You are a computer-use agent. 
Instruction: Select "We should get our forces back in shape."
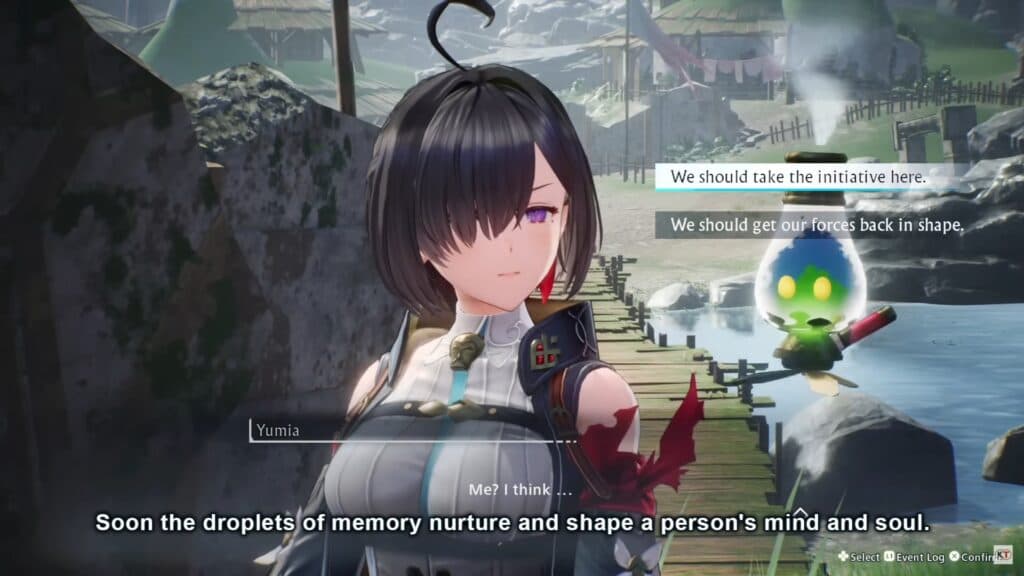[x=816, y=225]
